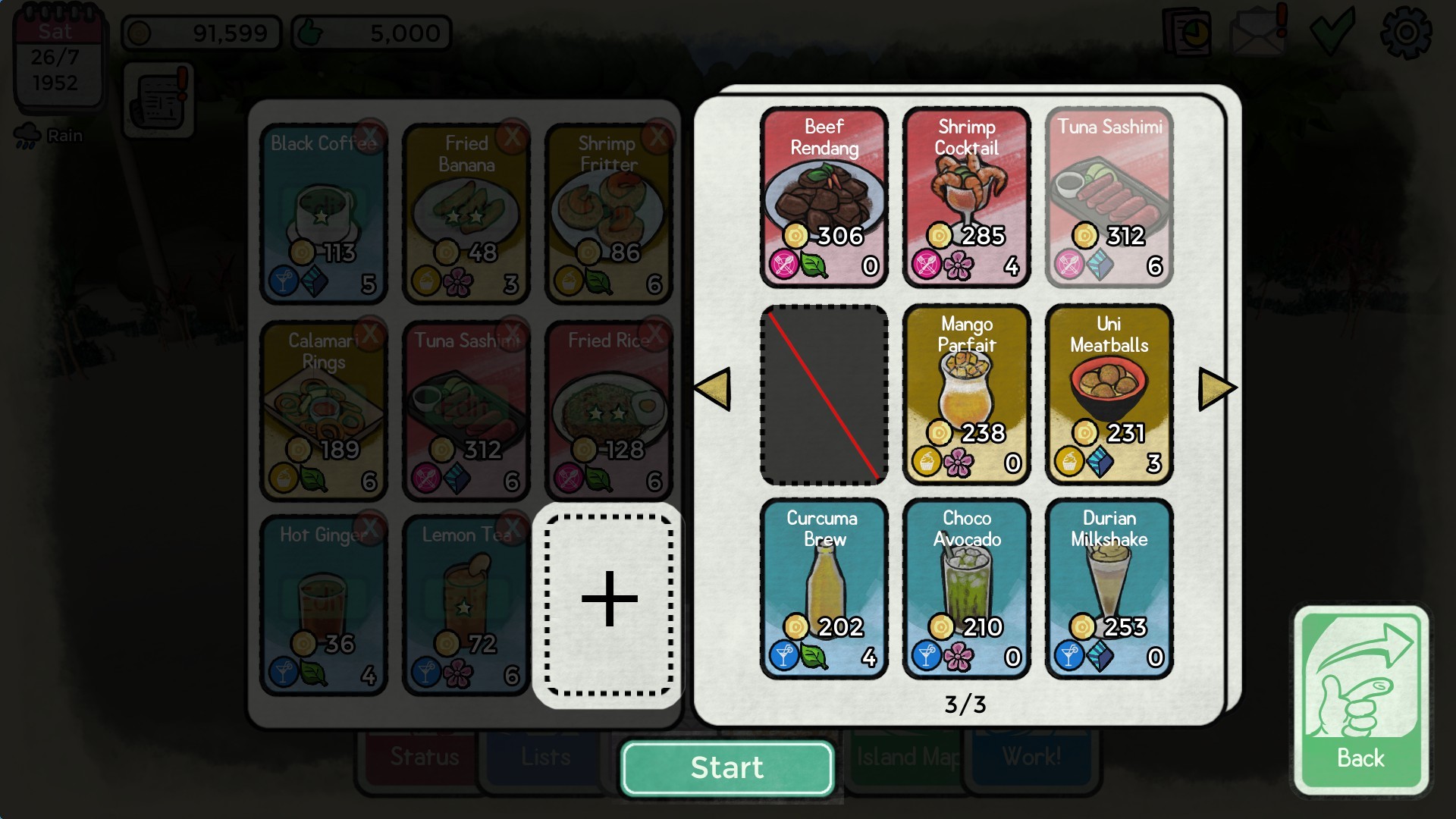1456x819 pixels.
Task: Click the Back button
Action: tap(1362, 694)
